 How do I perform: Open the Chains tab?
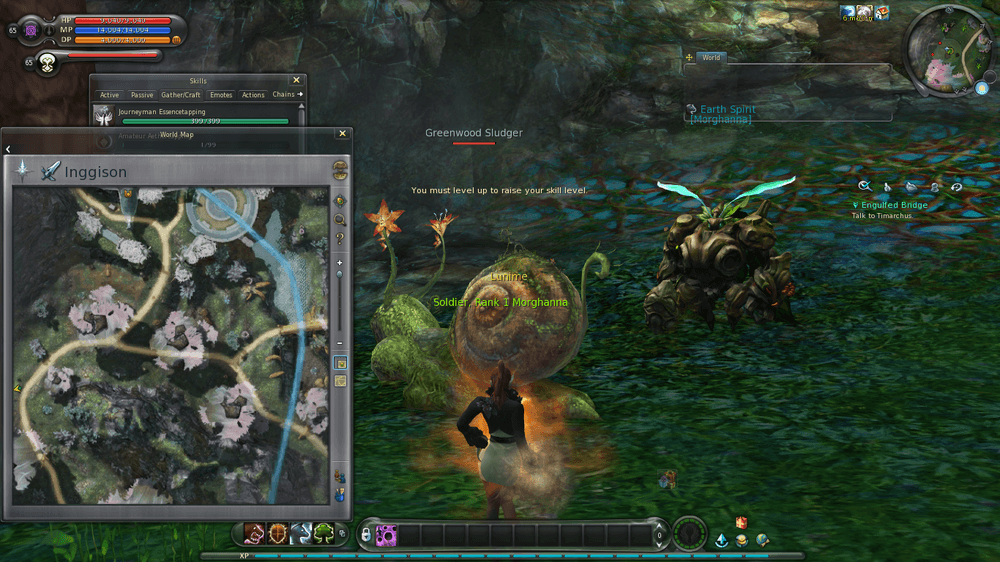[285, 95]
